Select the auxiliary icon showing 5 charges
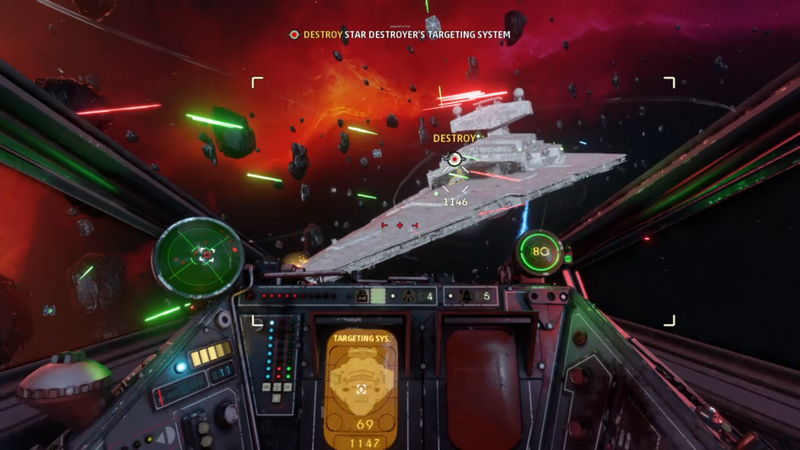This screenshot has width=800, height=450. tap(469, 296)
